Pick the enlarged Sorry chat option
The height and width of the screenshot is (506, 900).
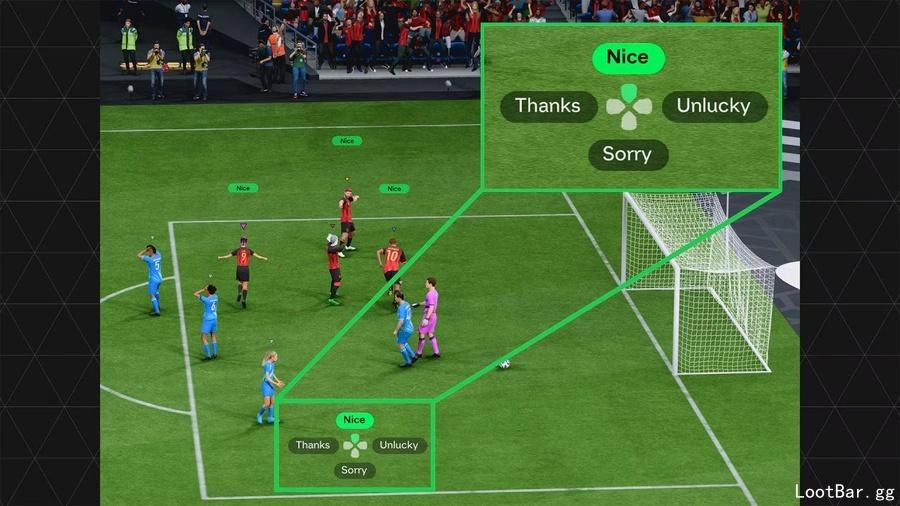click(627, 154)
